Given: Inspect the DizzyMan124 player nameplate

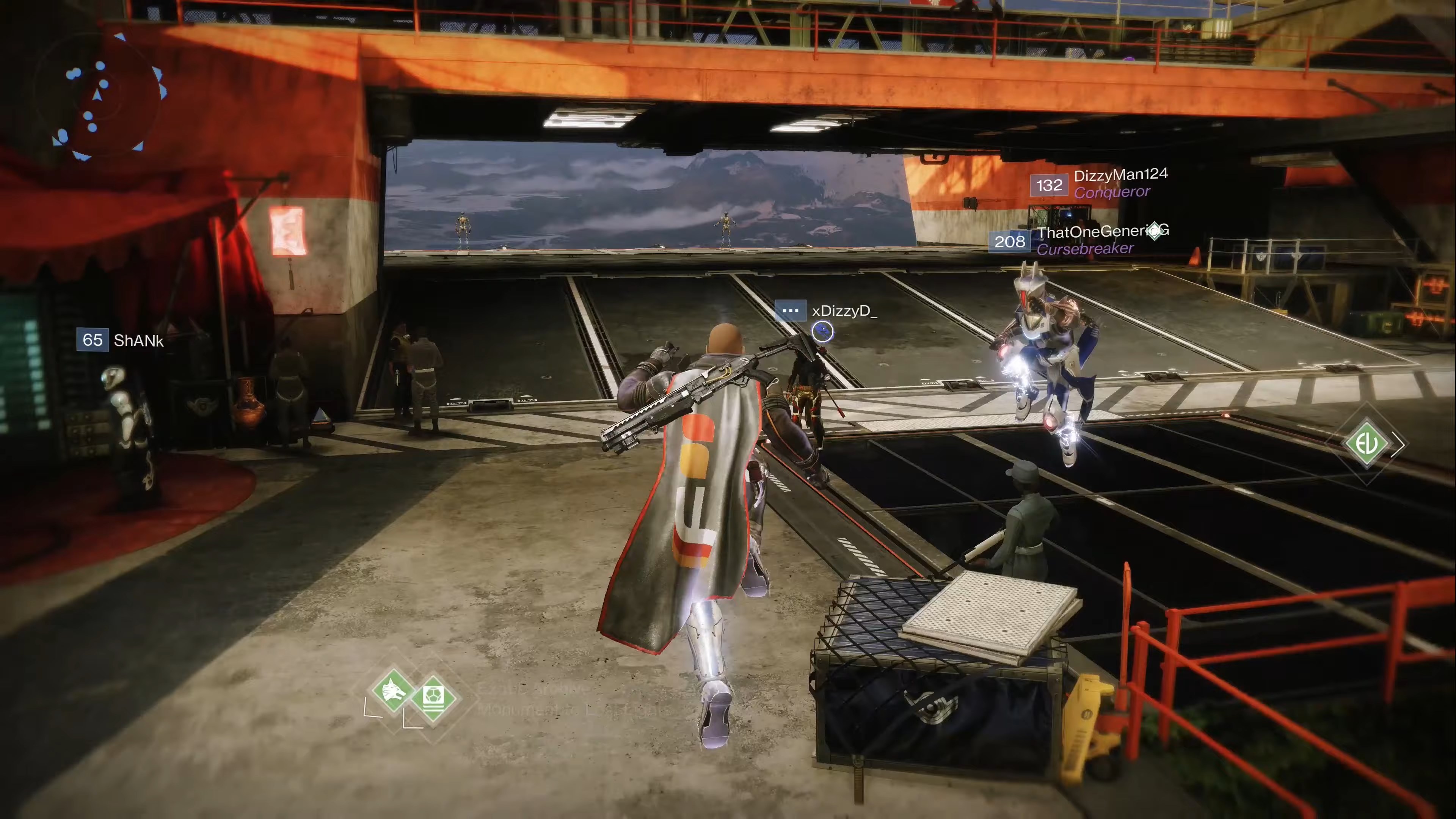Looking at the screenshot, I should (x=1100, y=184).
